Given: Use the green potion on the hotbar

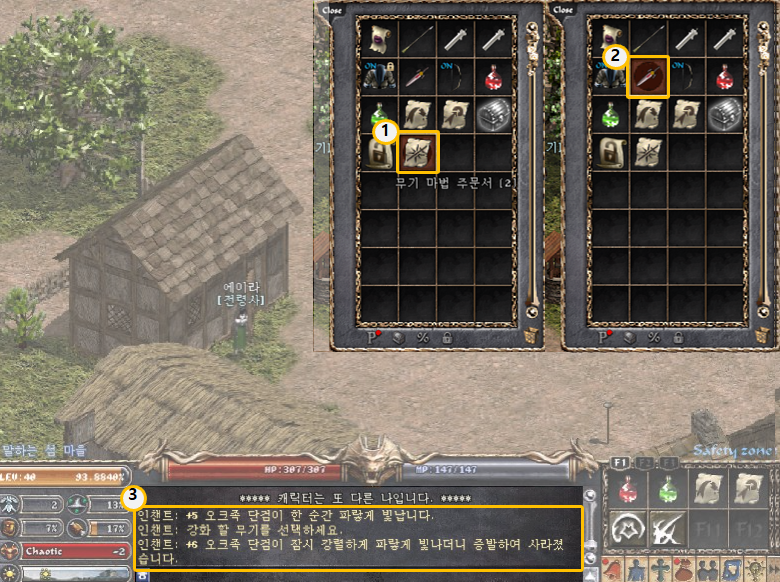Looking at the screenshot, I should coord(667,488).
